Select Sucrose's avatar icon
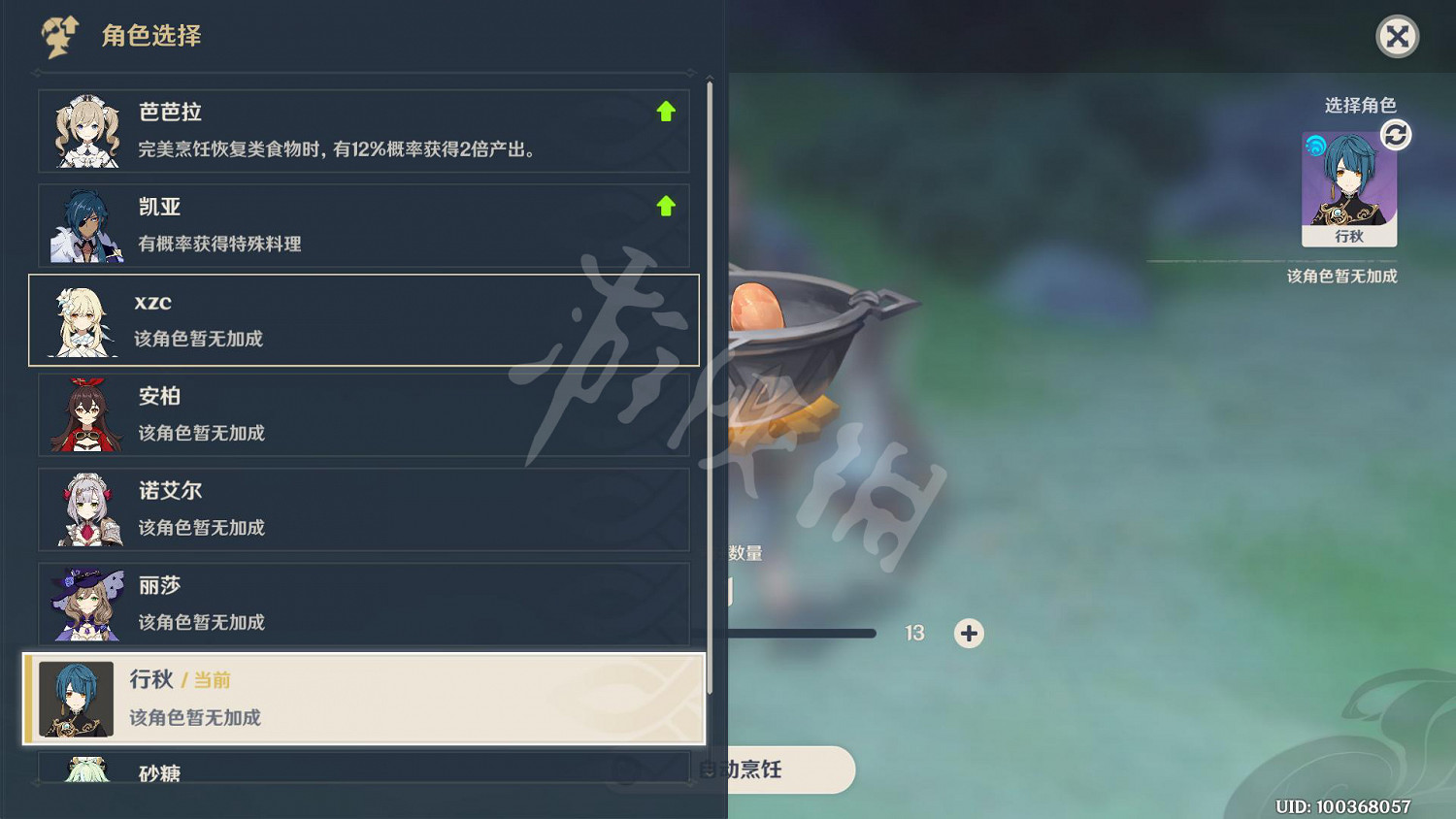 pos(85,771)
